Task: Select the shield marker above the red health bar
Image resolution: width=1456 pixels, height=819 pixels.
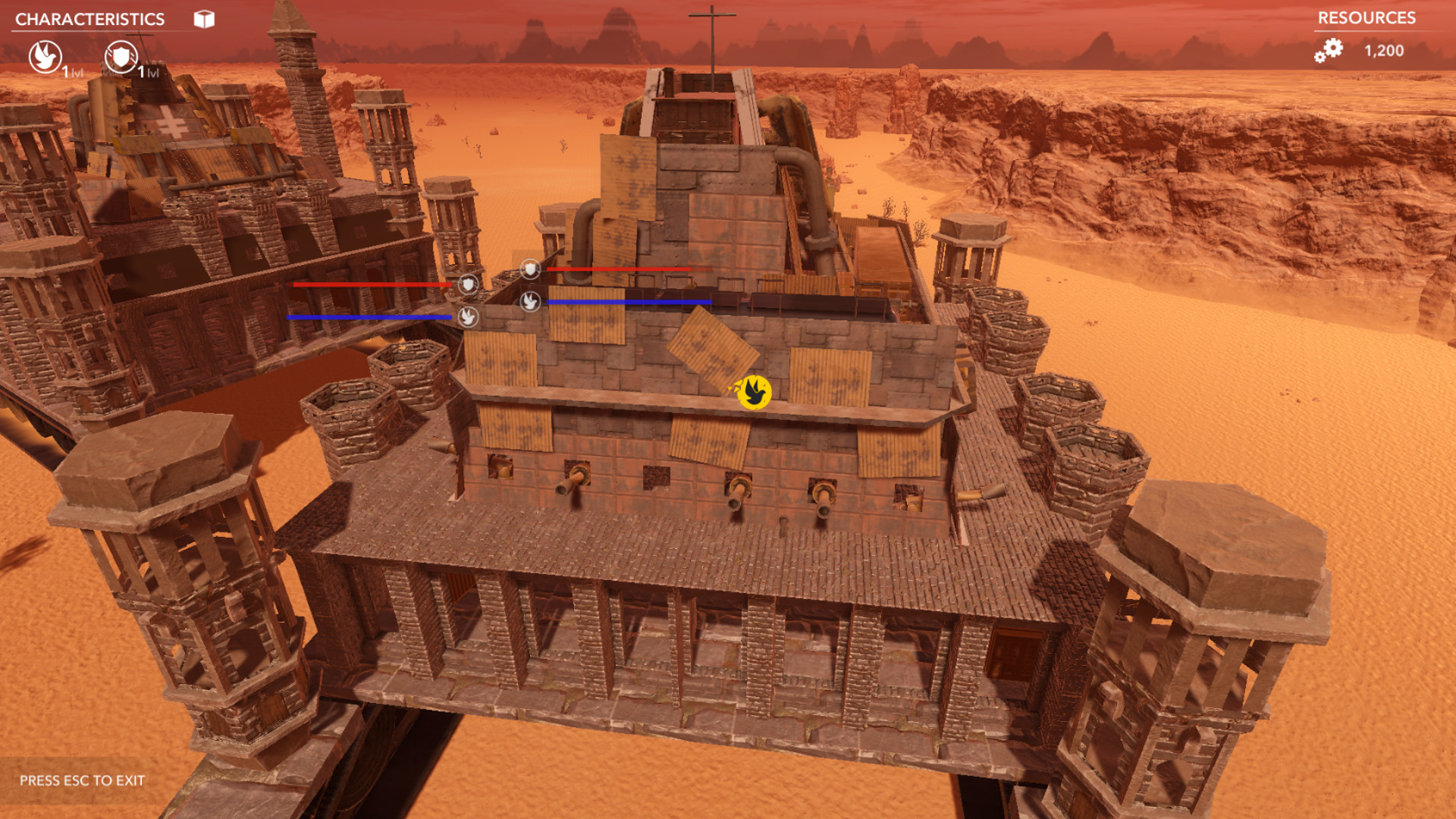Action: pos(531,268)
